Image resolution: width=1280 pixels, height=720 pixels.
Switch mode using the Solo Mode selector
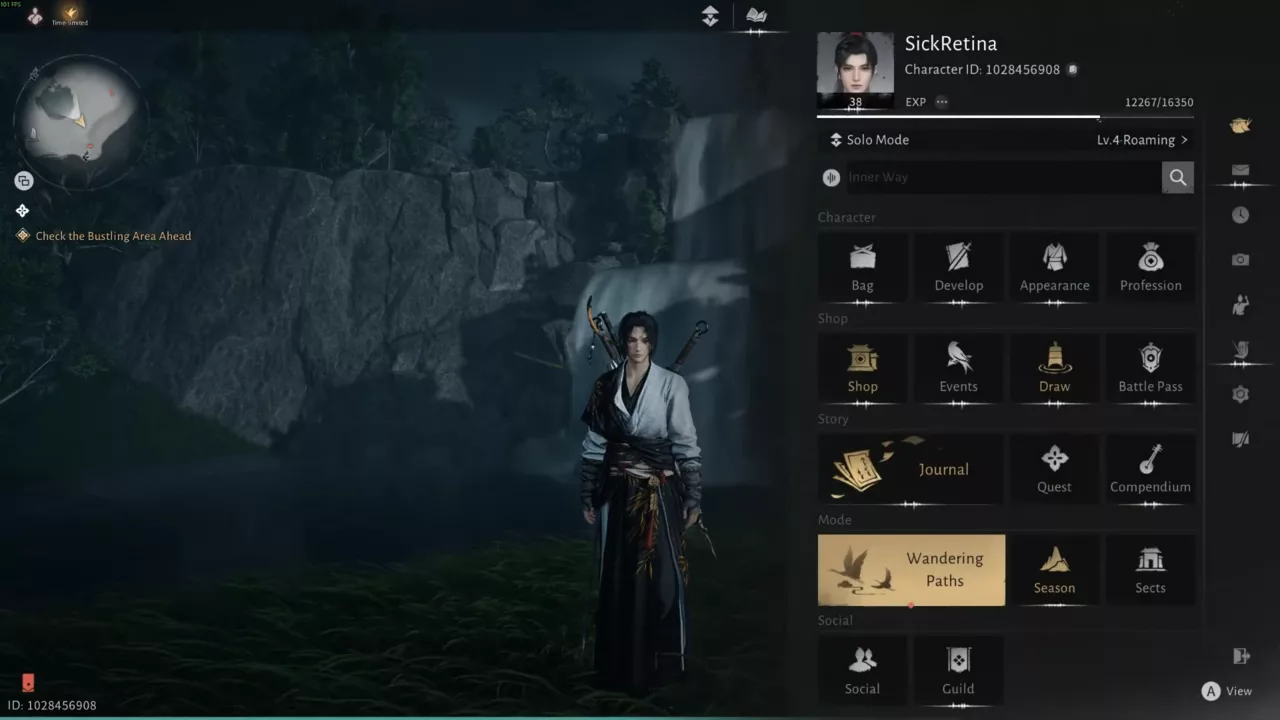869,139
